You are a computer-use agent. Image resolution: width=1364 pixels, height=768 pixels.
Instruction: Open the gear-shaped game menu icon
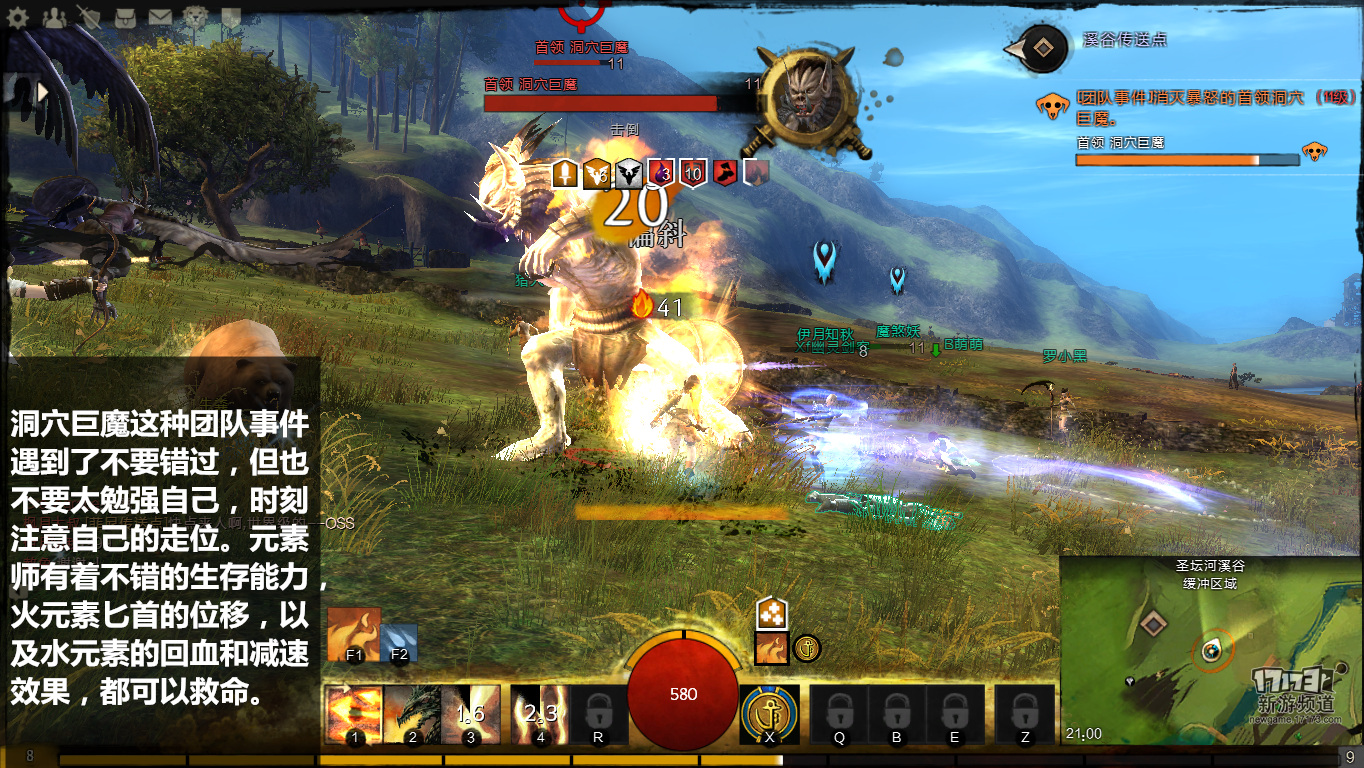20,17
